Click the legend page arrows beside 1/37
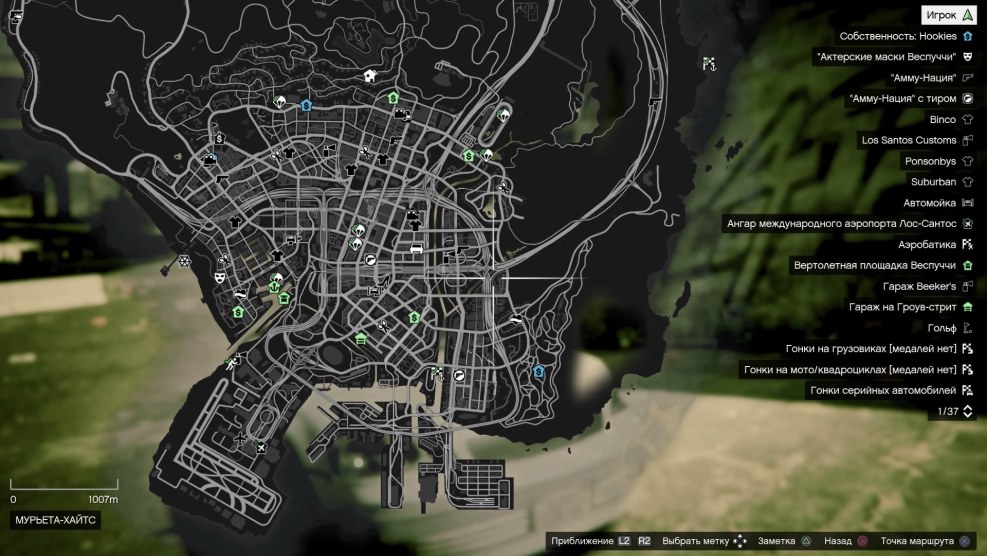Image resolution: width=987 pixels, height=556 pixels. tap(966, 411)
